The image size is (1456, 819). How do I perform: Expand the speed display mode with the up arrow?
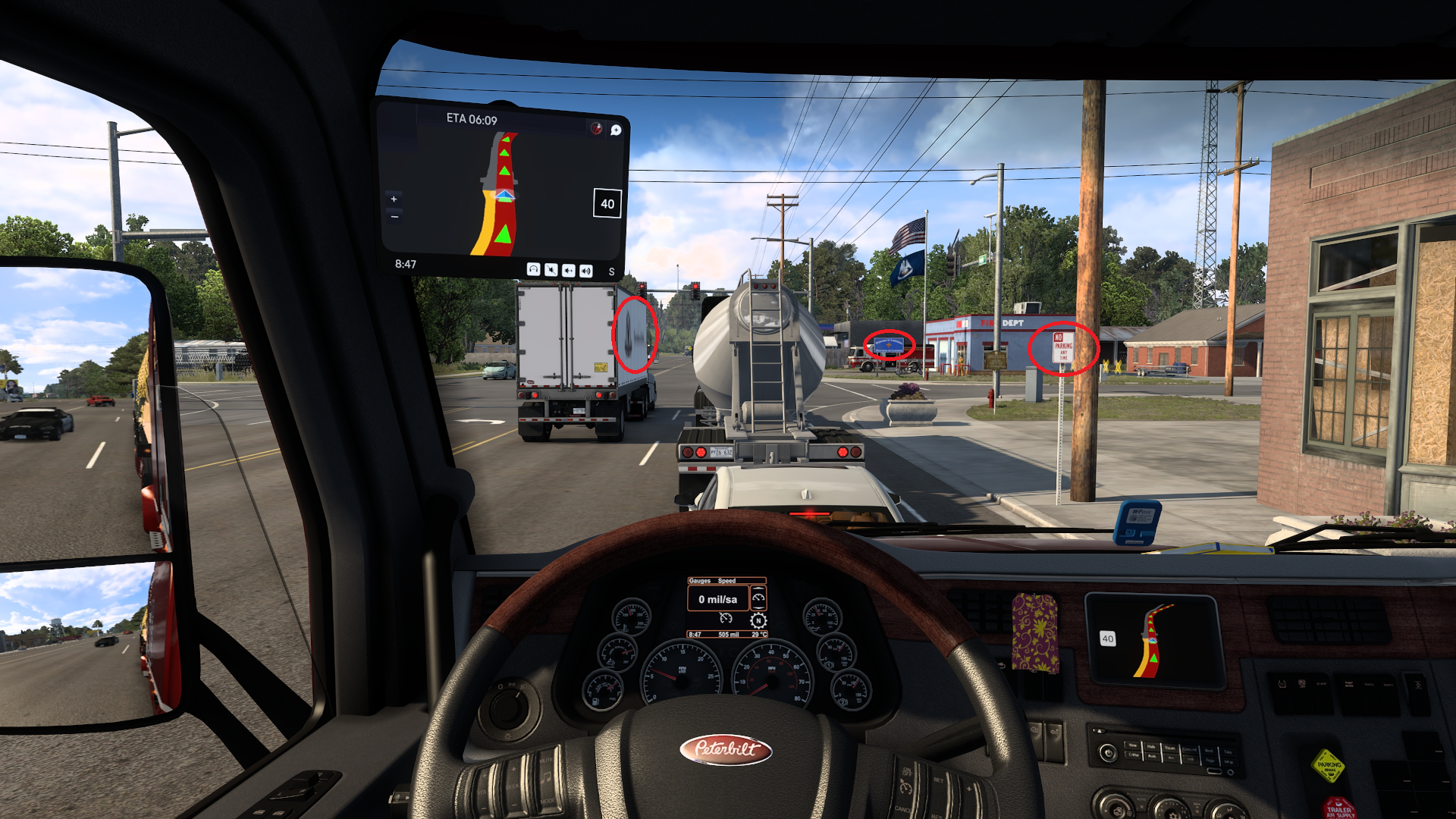coord(758,588)
